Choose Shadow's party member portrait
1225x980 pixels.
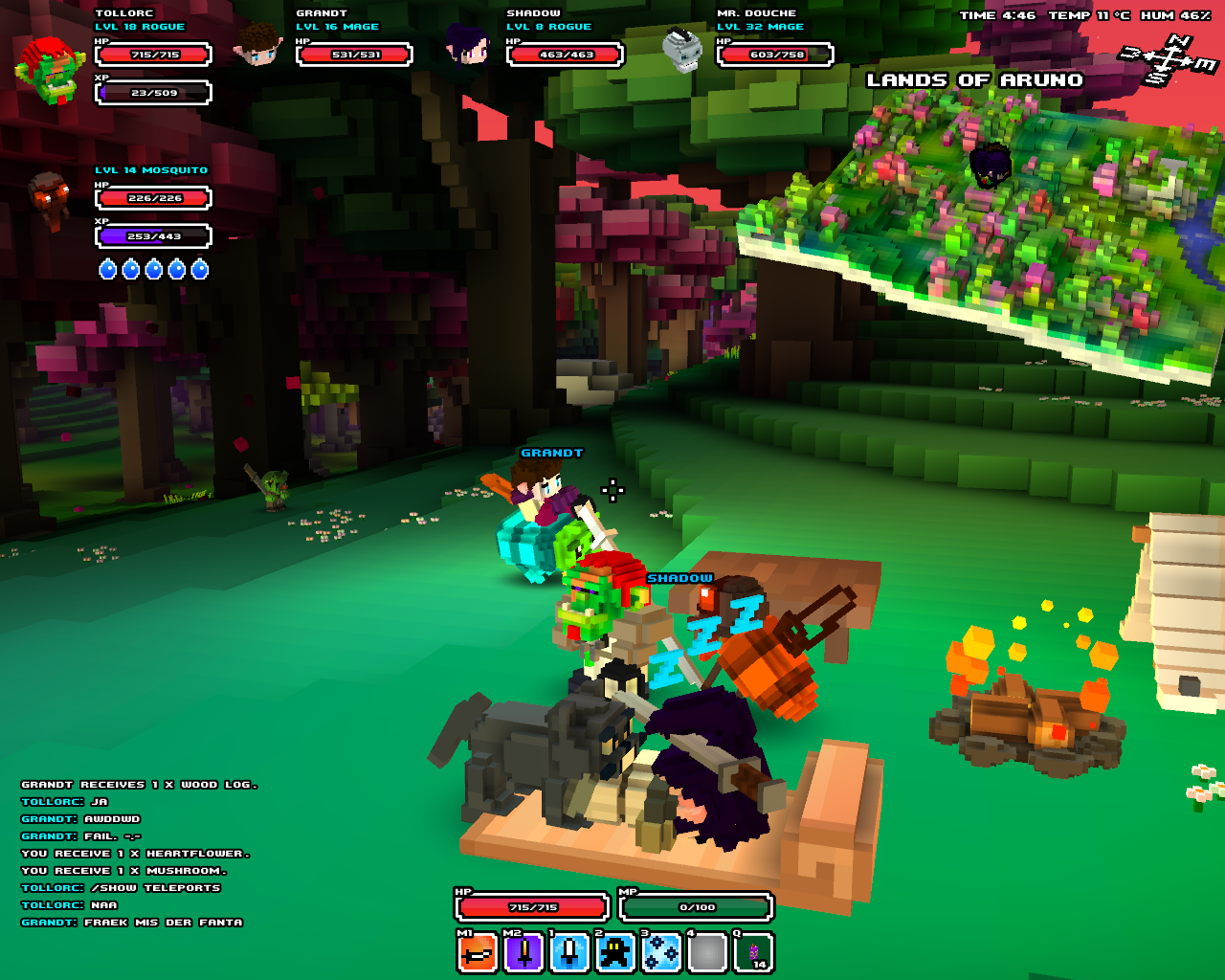pyautogui.click(x=468, y=46)
